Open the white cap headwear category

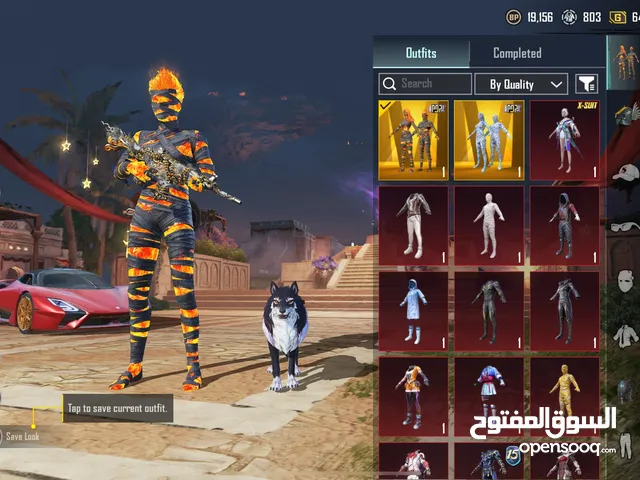coord(626,172)
